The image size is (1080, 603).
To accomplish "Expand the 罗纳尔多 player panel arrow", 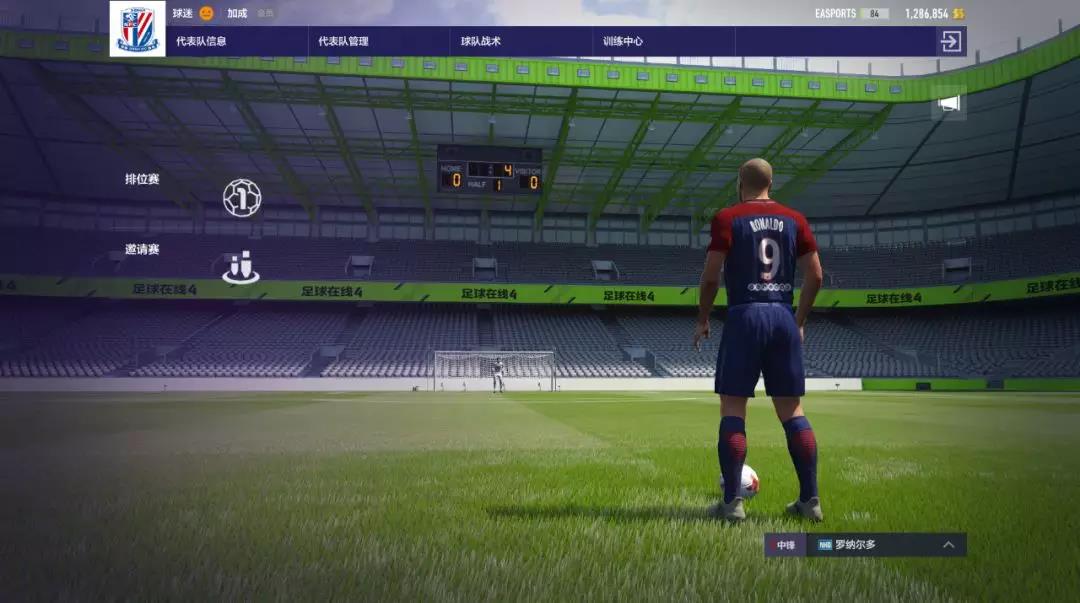I will 948,545.
